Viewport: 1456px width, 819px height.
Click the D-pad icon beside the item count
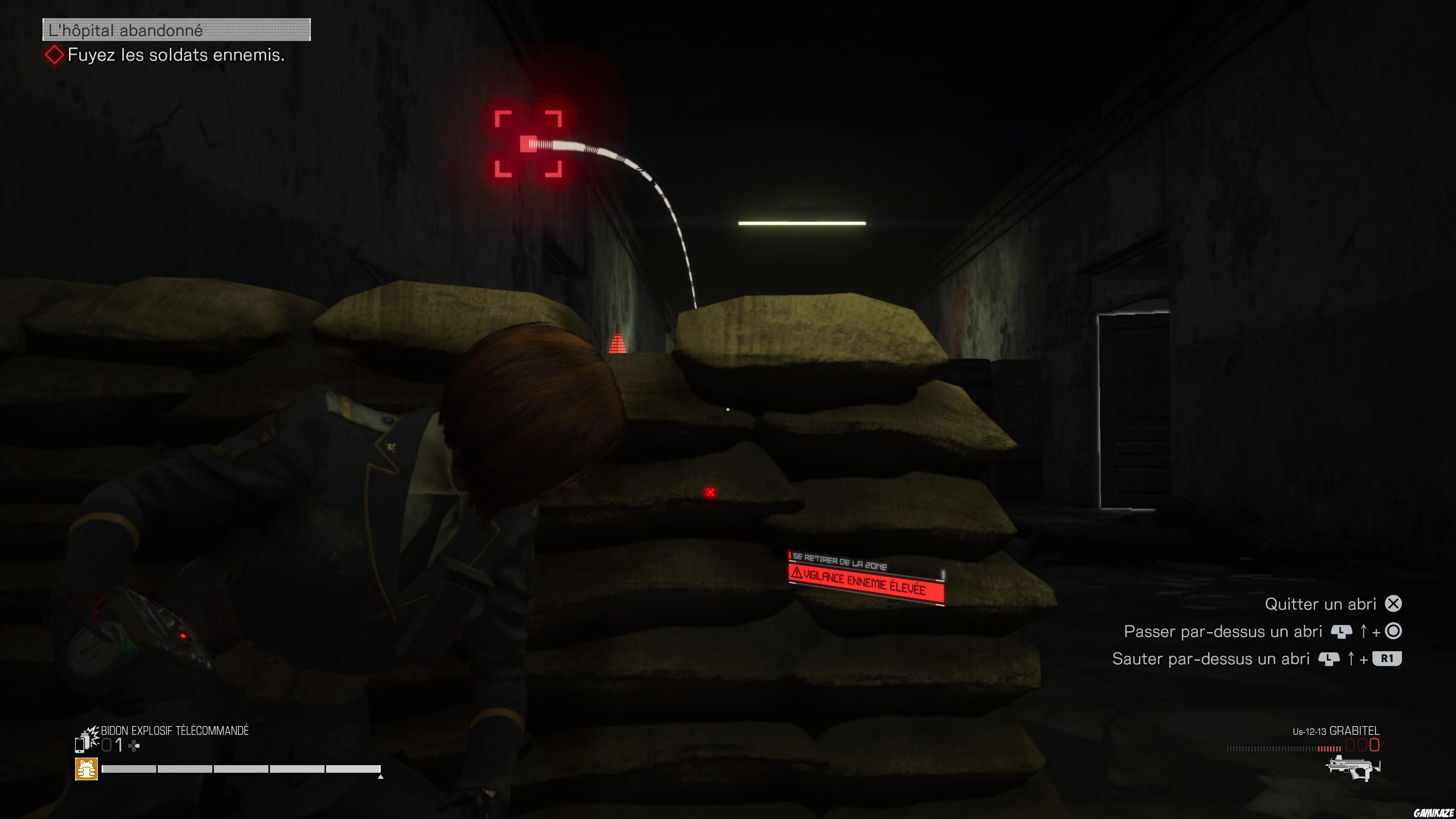point(133,745)
